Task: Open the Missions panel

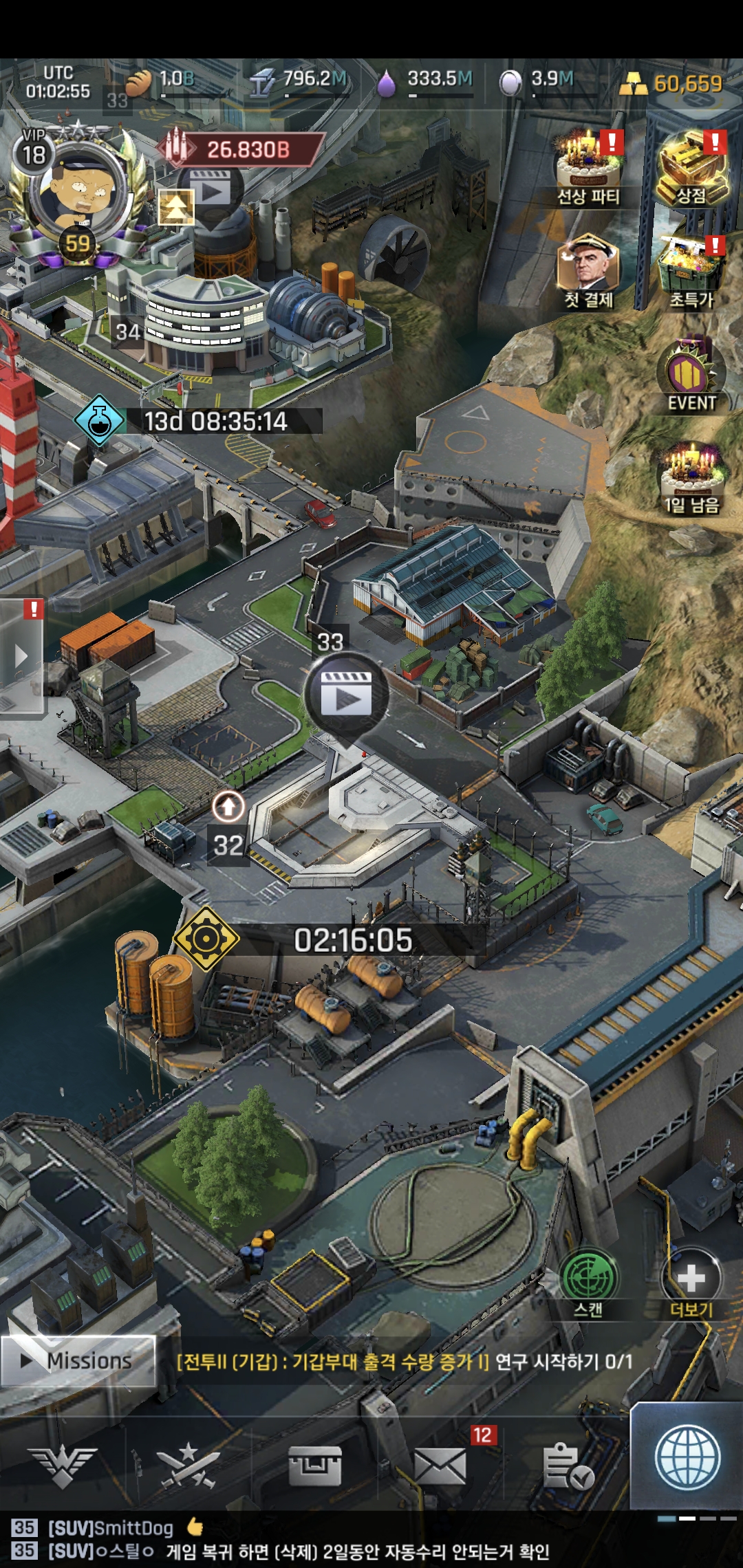Action: coord(78,1360)
